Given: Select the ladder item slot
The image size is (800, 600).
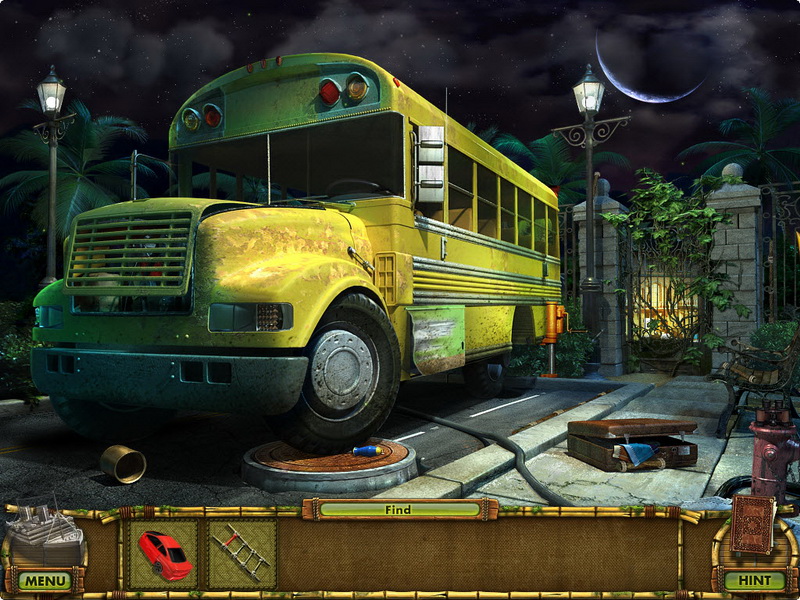Looking at the screenshot, I should pos(241,552).
